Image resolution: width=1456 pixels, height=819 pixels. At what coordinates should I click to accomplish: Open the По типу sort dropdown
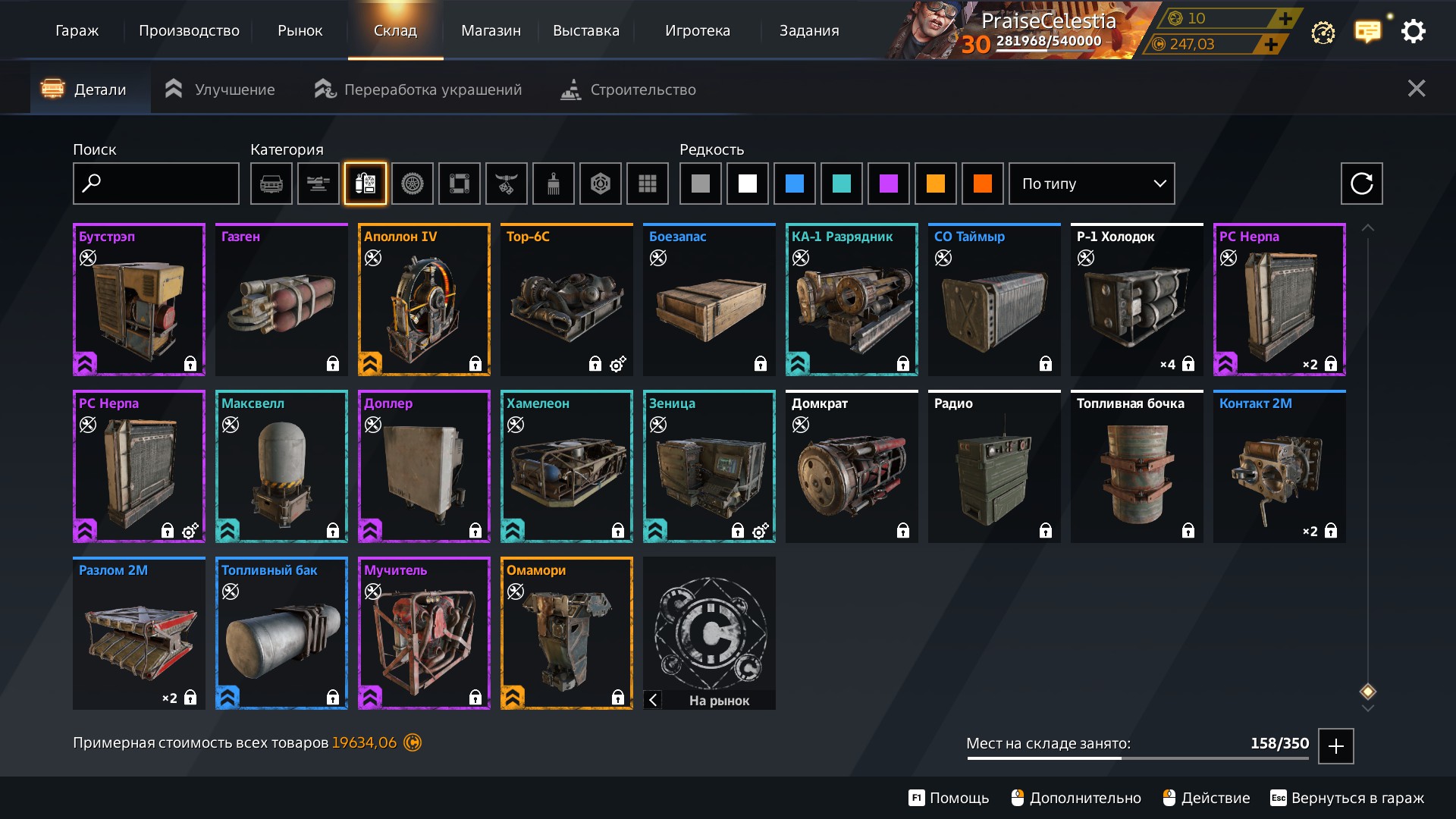[x=1091, y=184]
